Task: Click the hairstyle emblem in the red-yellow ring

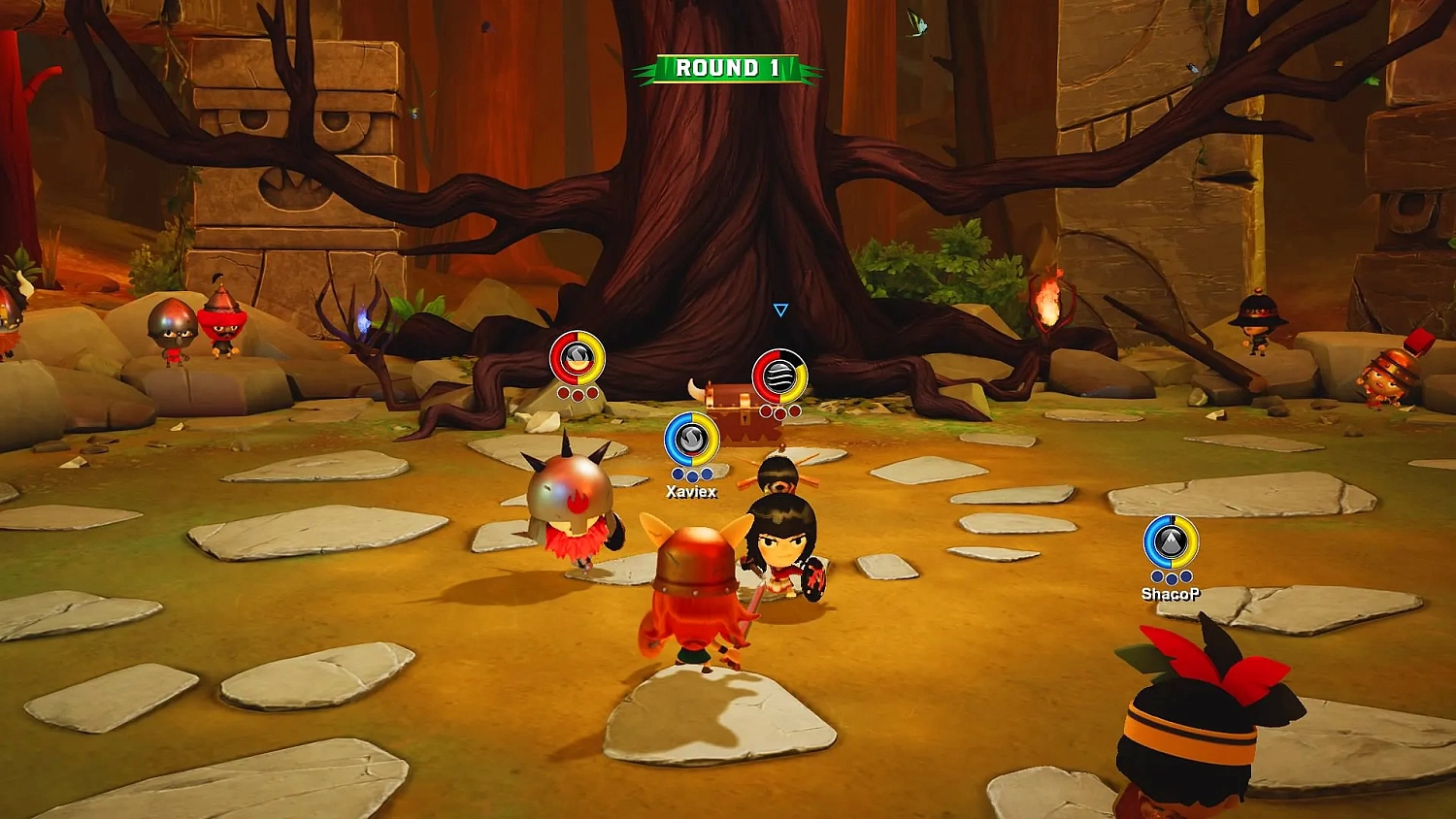Action: pos(577,359)
